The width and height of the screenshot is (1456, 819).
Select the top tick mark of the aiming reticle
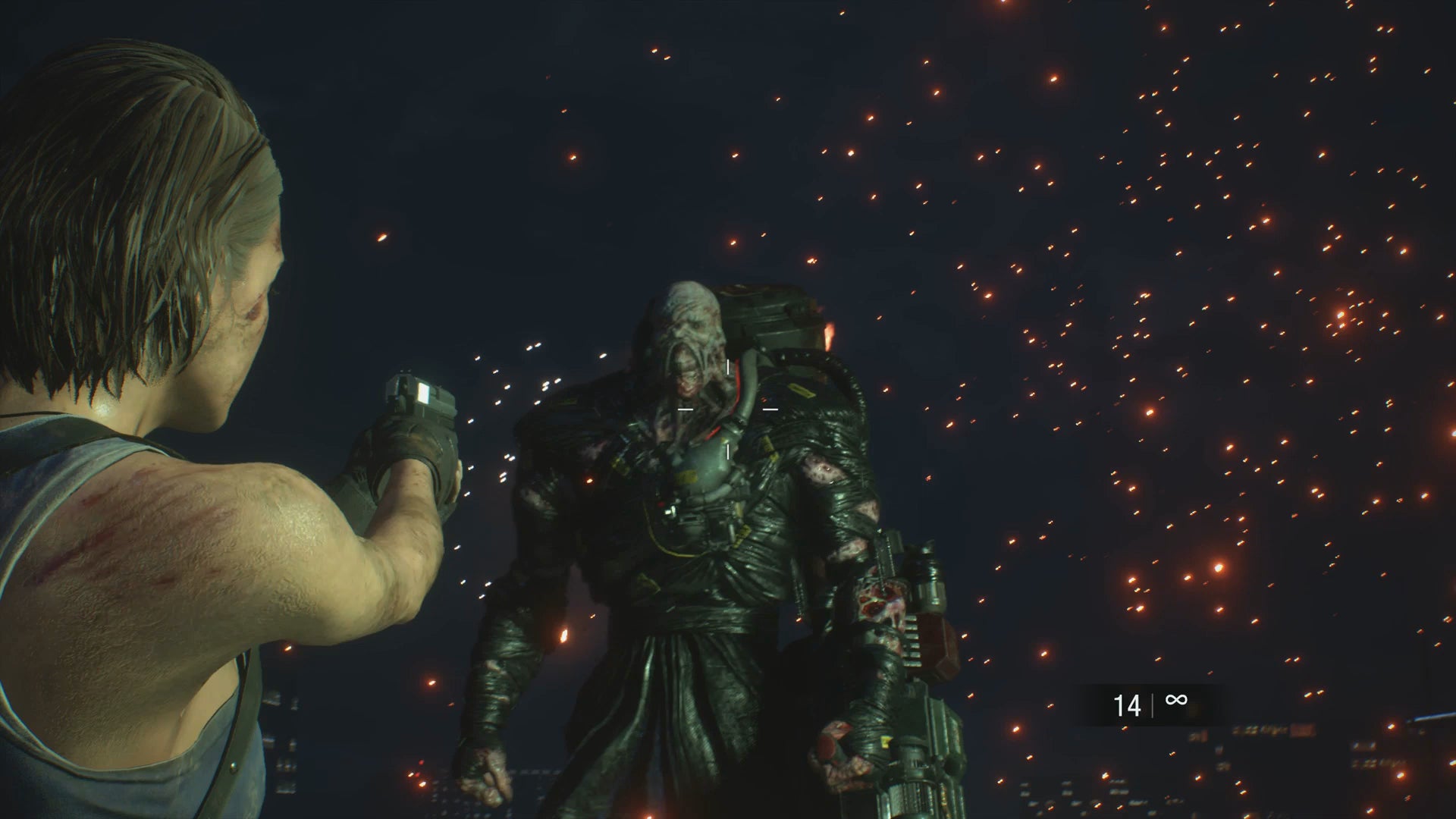728,367
